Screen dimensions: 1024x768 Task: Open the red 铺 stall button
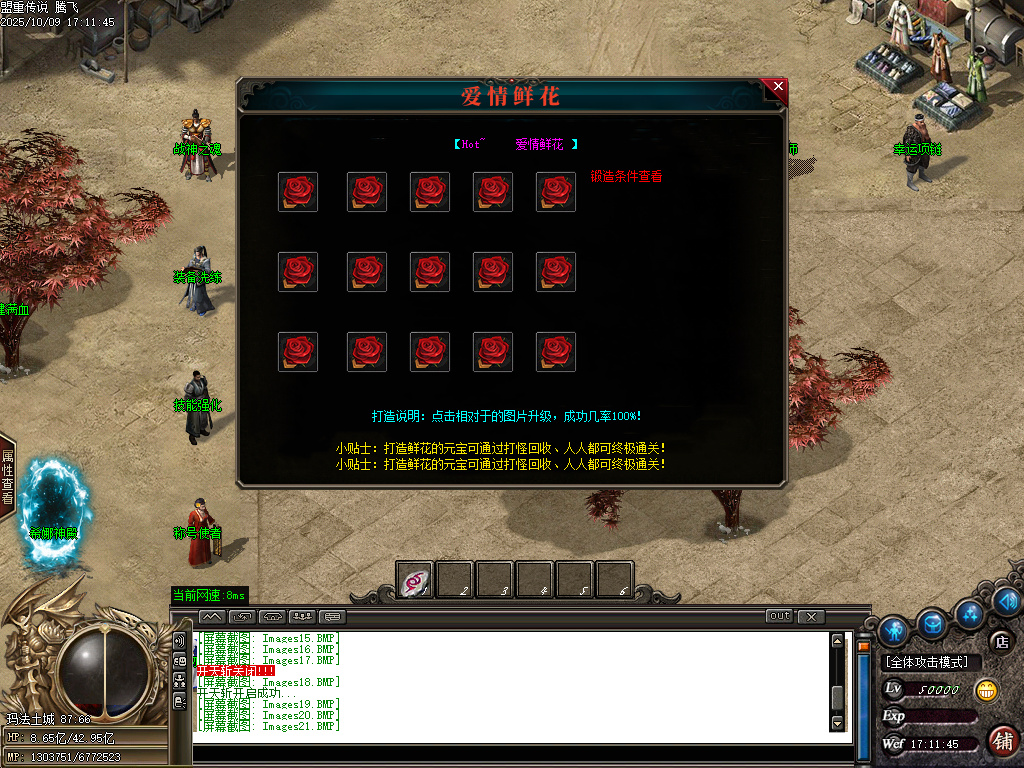click(1002, 741)
